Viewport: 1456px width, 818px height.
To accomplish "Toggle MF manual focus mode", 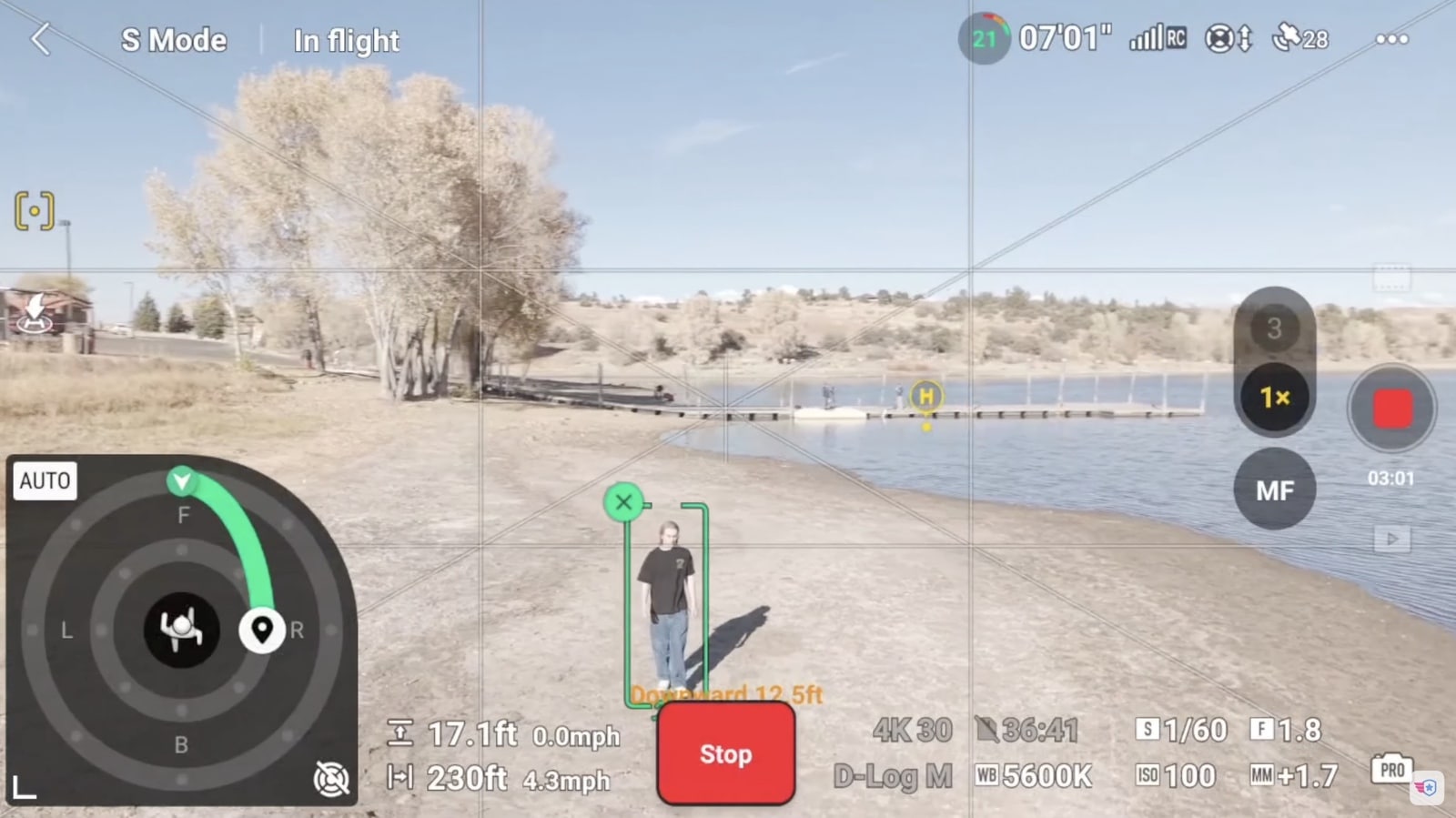I will [1276, 490].
